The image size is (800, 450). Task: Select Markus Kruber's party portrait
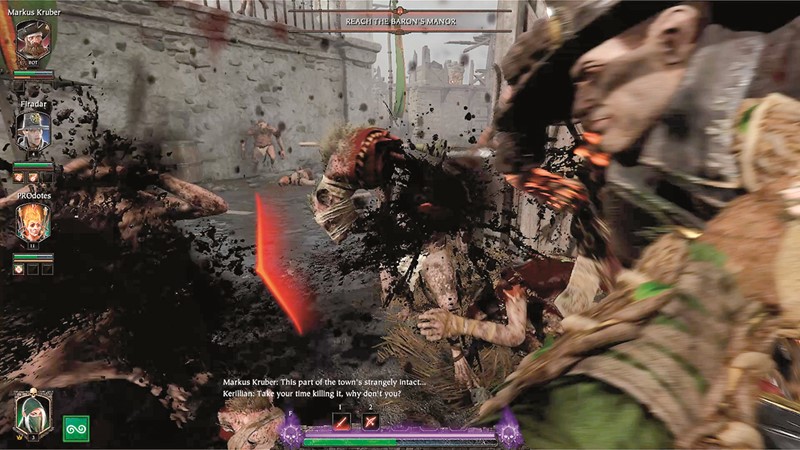pos(33,43)
